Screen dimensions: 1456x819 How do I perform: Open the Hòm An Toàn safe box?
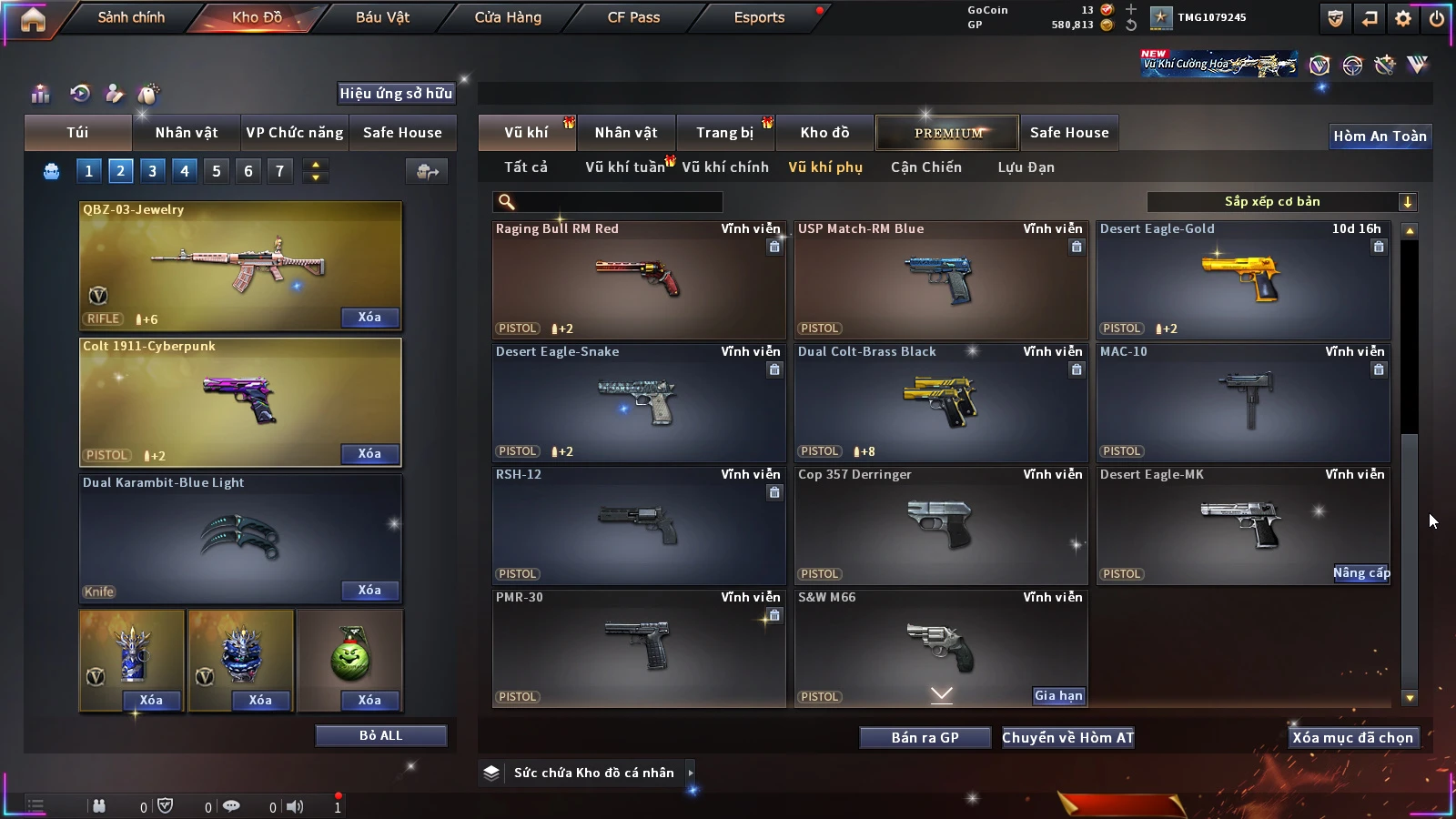click(x=1380, y=136)
